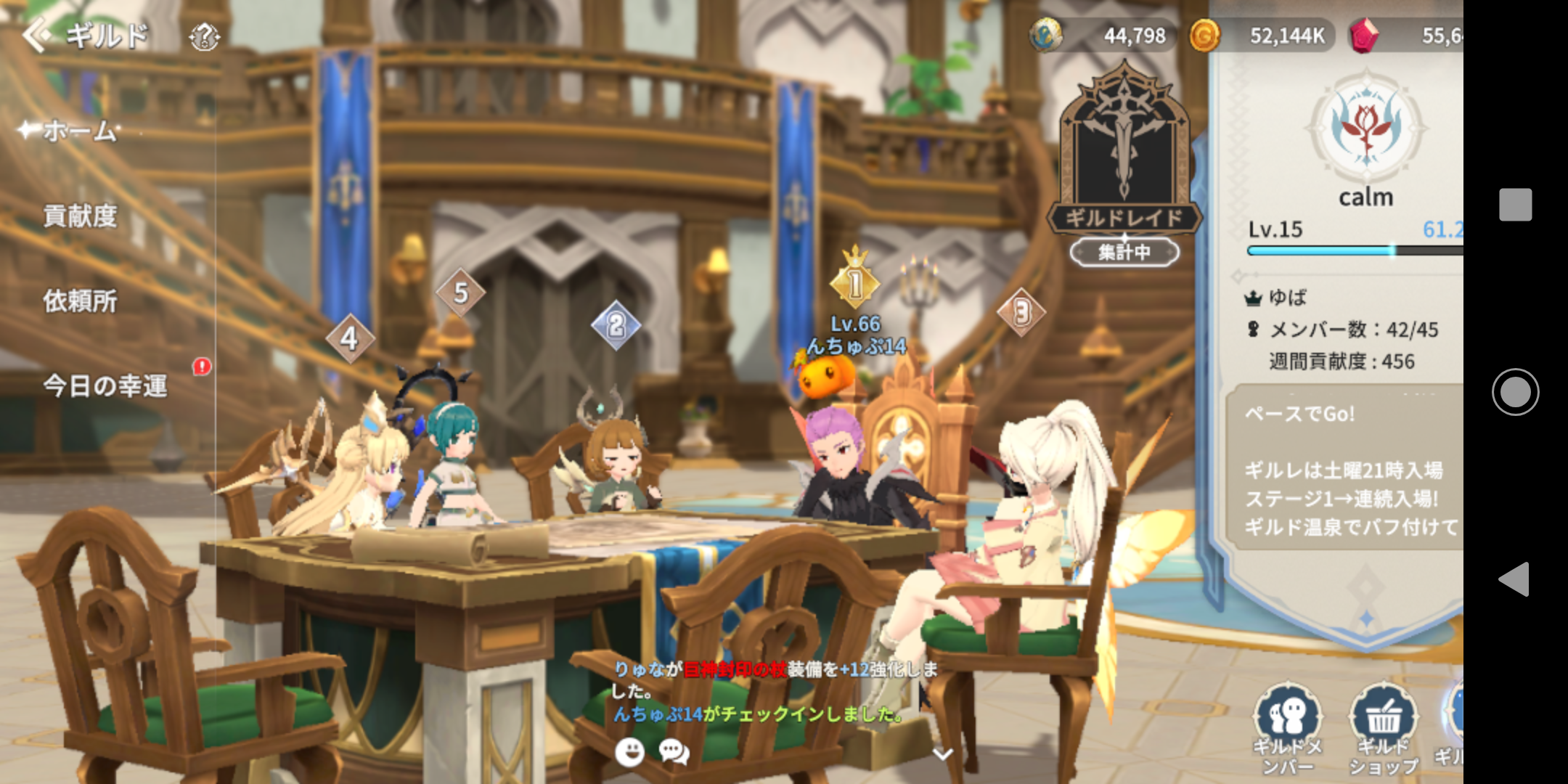Select rank 4 seat marker
The height and width of the screenshot is (784, 1568).
pyautogui.click(x=349, y=338)
